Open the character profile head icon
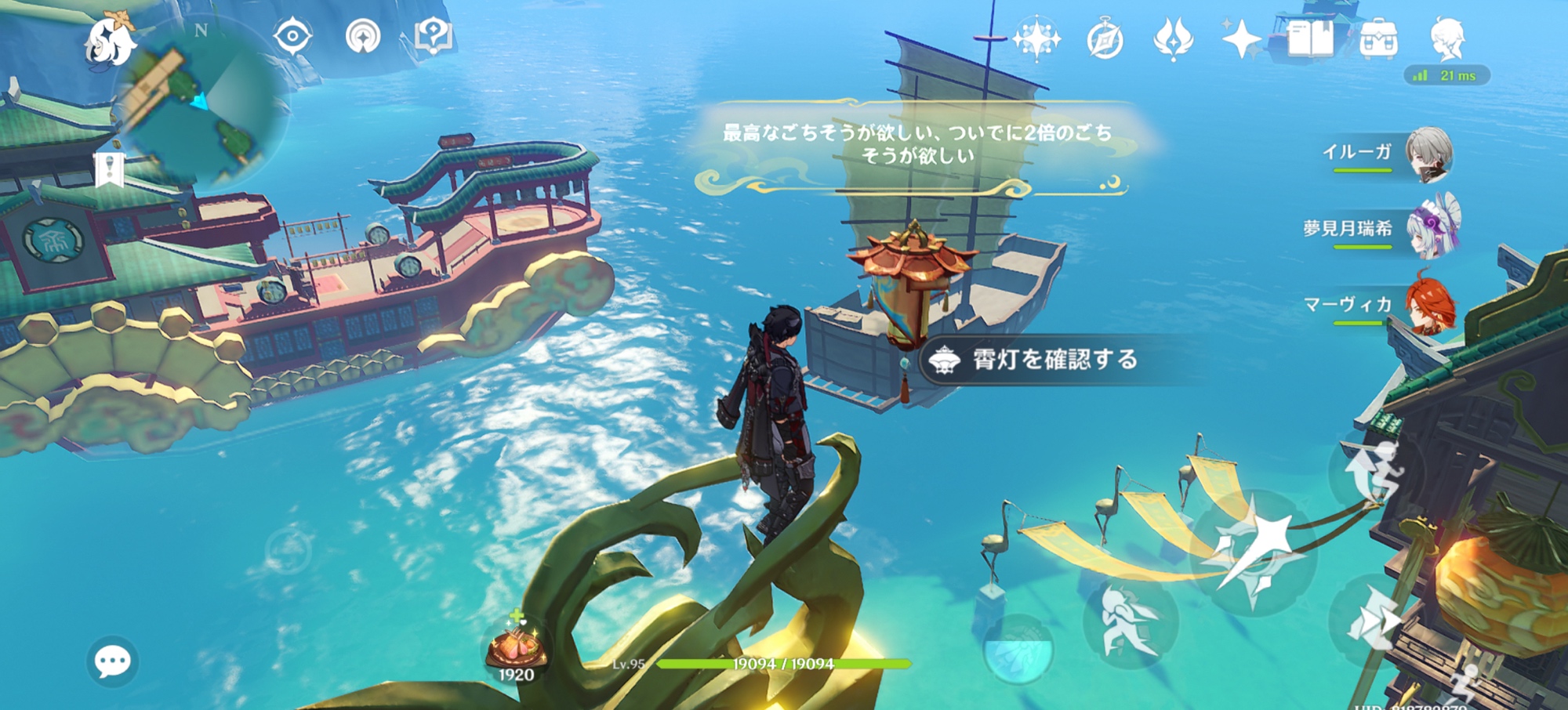 [1446, 38]
